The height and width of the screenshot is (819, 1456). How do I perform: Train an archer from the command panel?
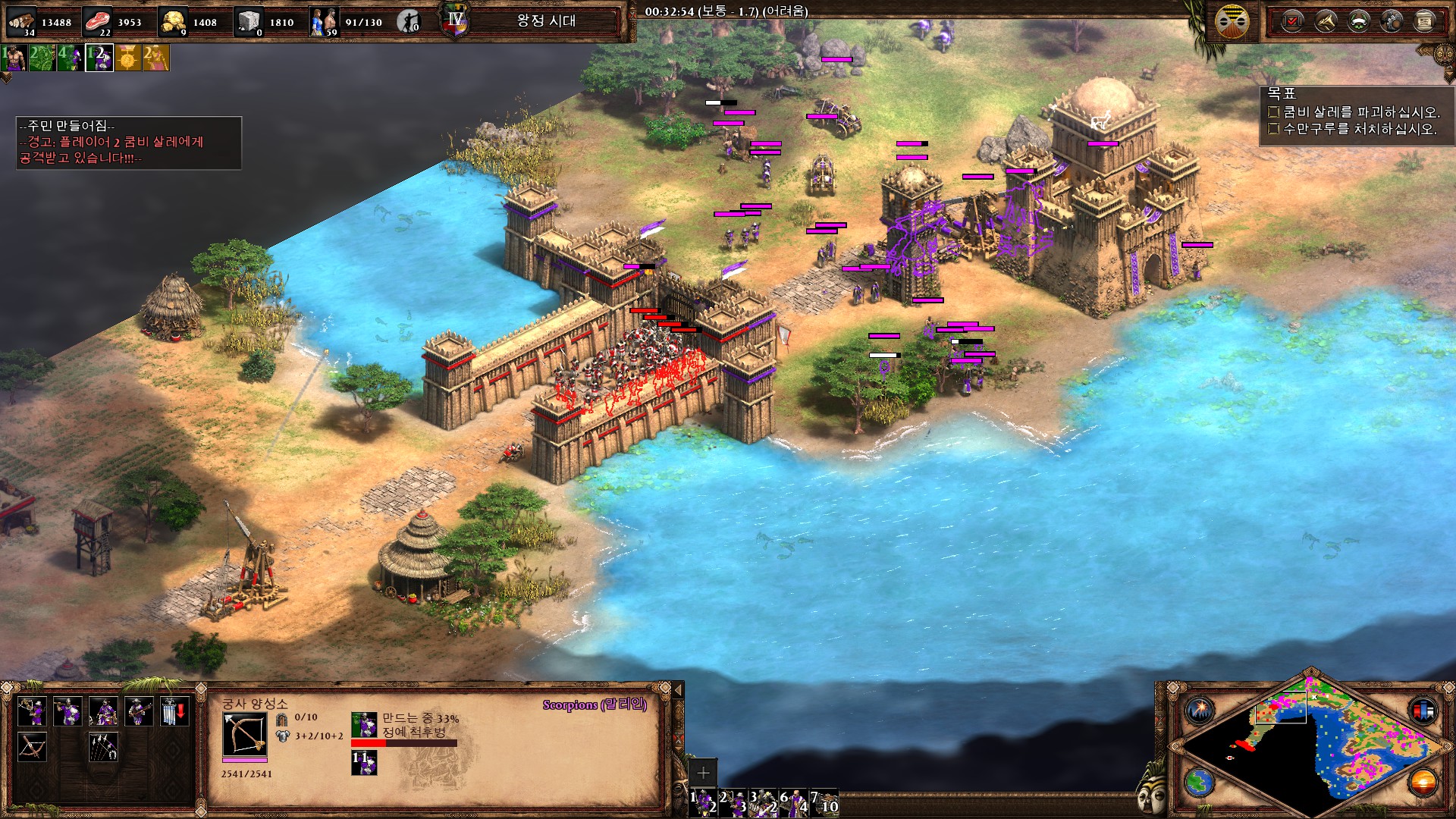(x=33, y=712)
